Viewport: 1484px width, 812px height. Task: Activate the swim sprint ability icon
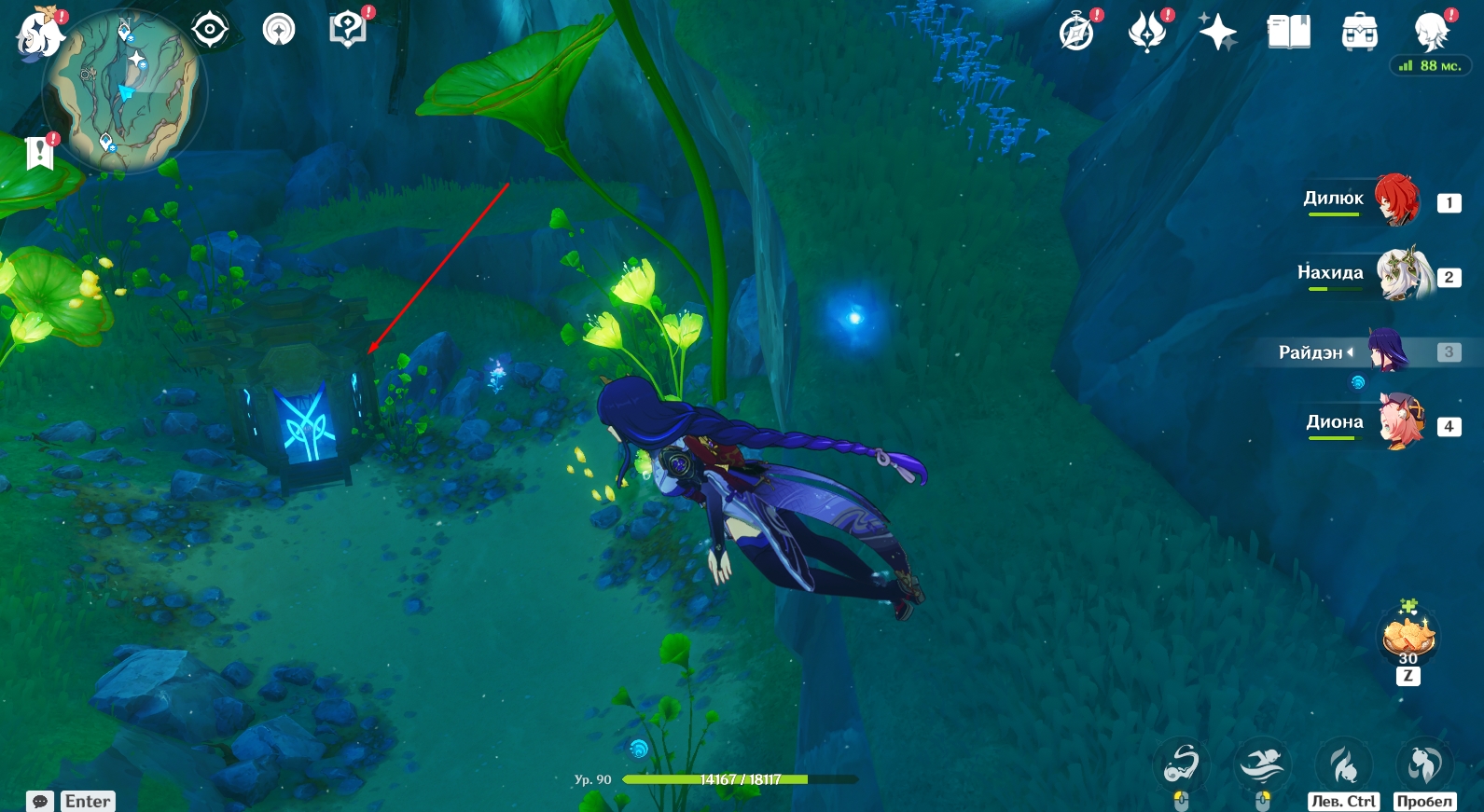click(1262, 766)
